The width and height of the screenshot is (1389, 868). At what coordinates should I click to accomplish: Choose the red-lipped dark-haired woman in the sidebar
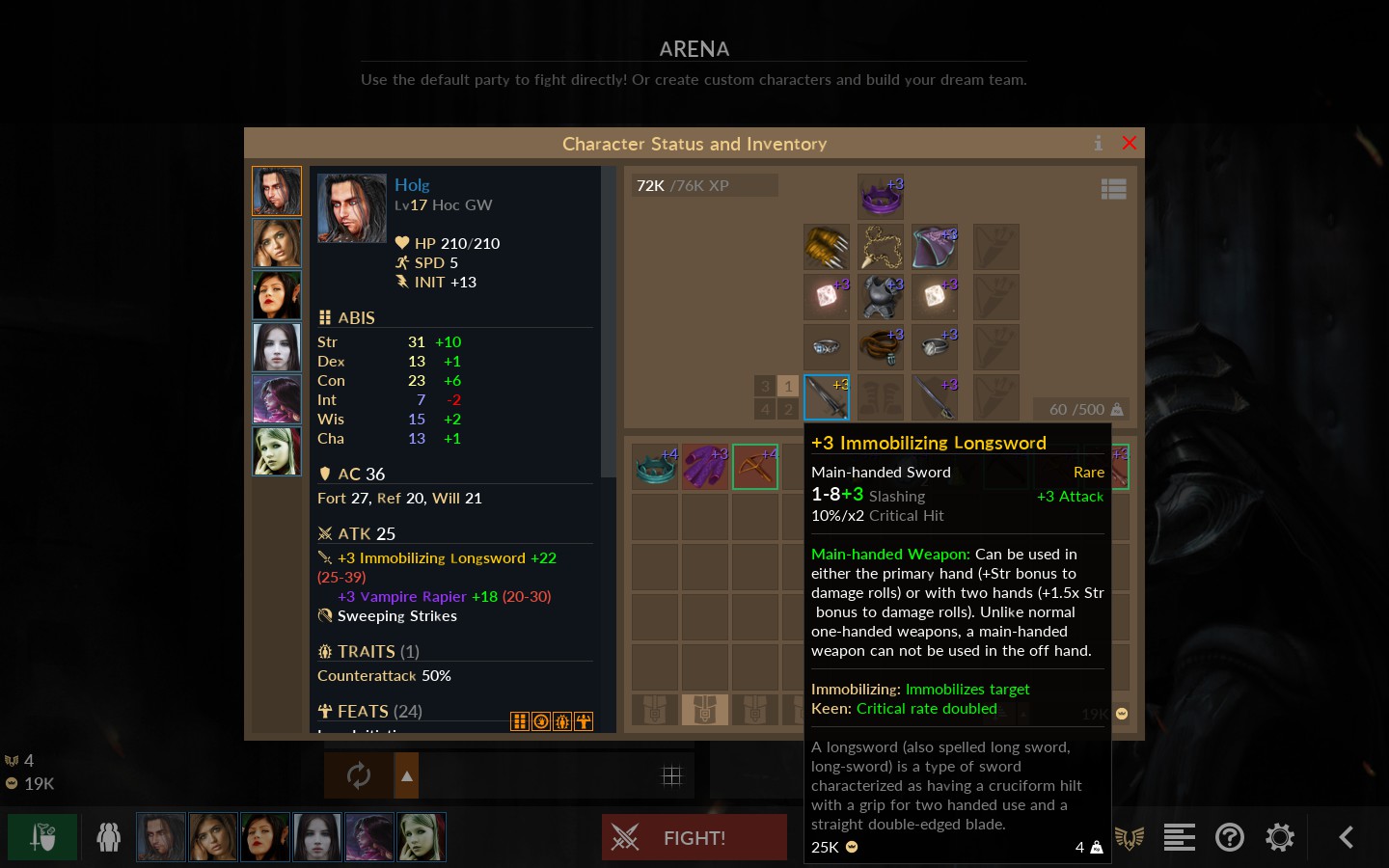tap(277, 295)
